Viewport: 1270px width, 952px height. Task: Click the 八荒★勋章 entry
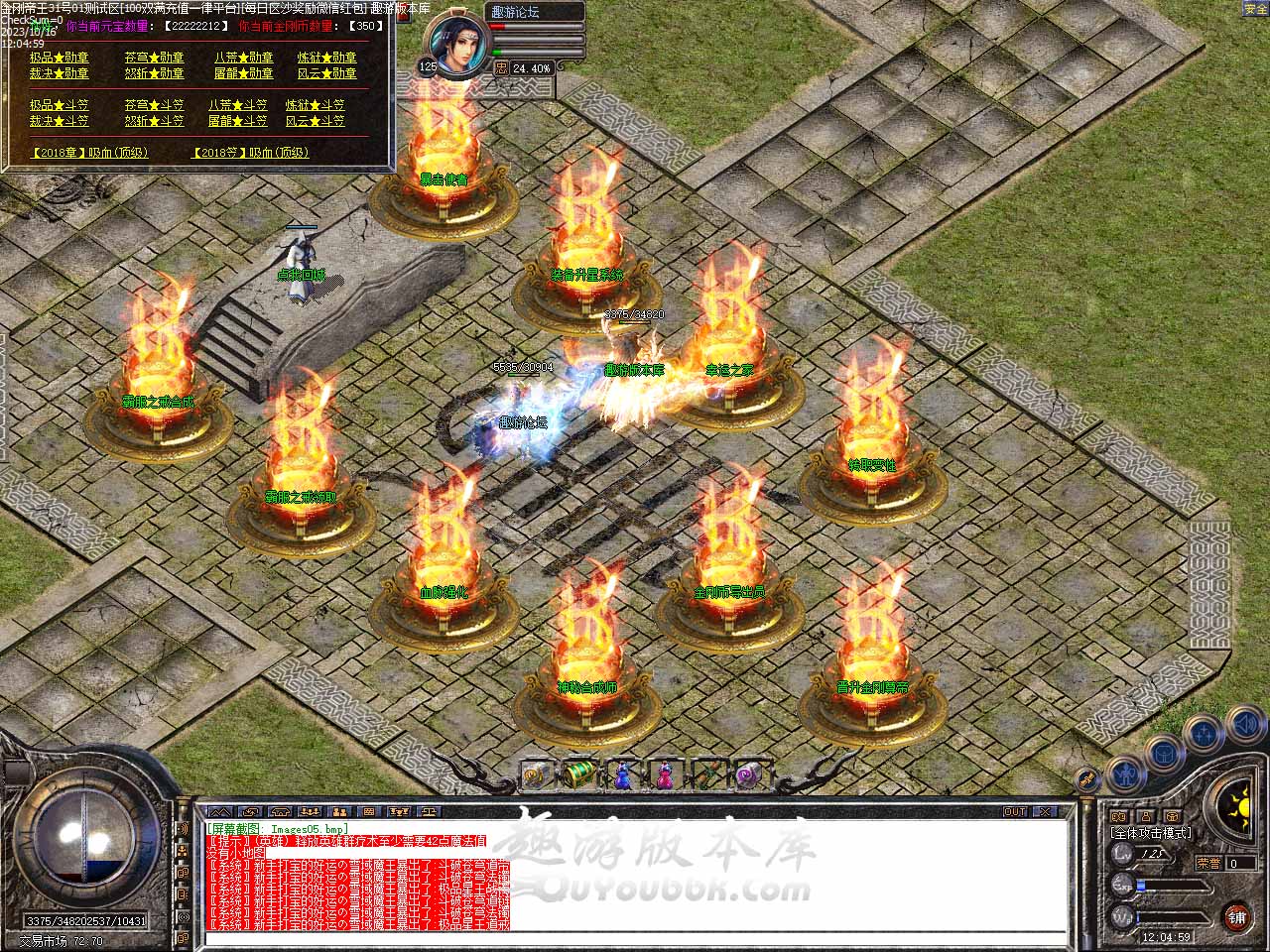243,58
